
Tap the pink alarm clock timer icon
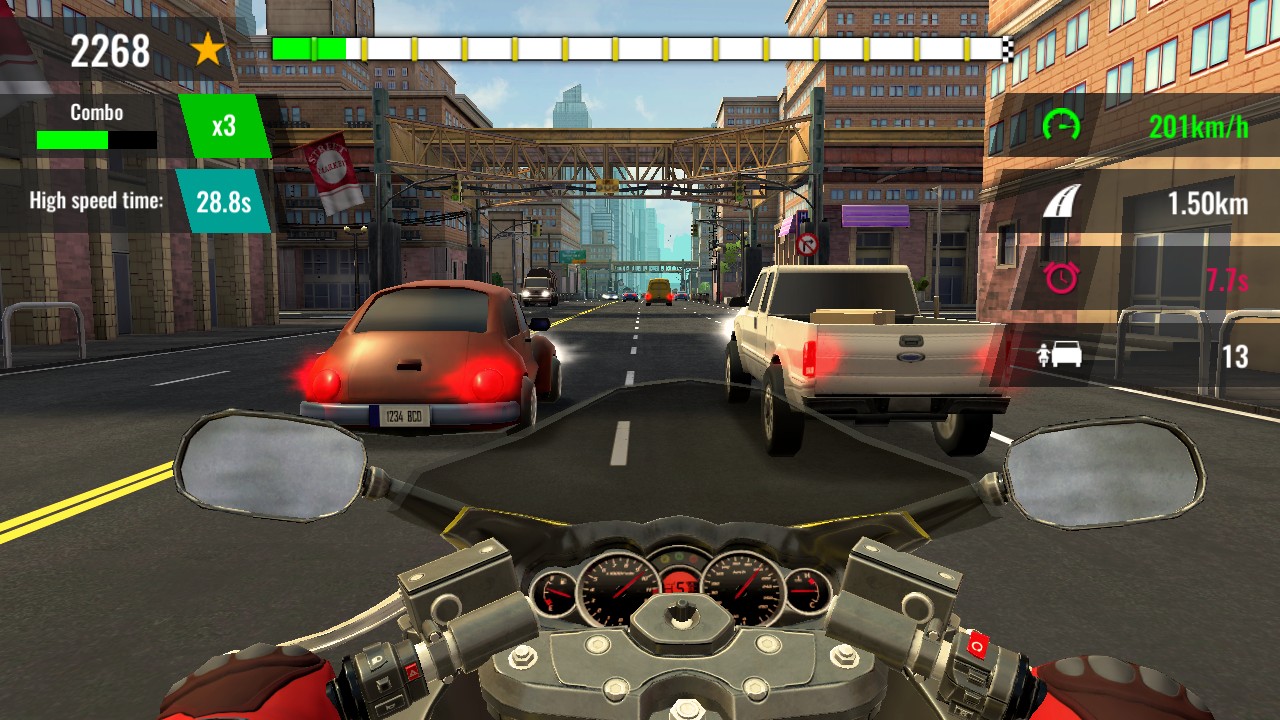(1062, 280)
